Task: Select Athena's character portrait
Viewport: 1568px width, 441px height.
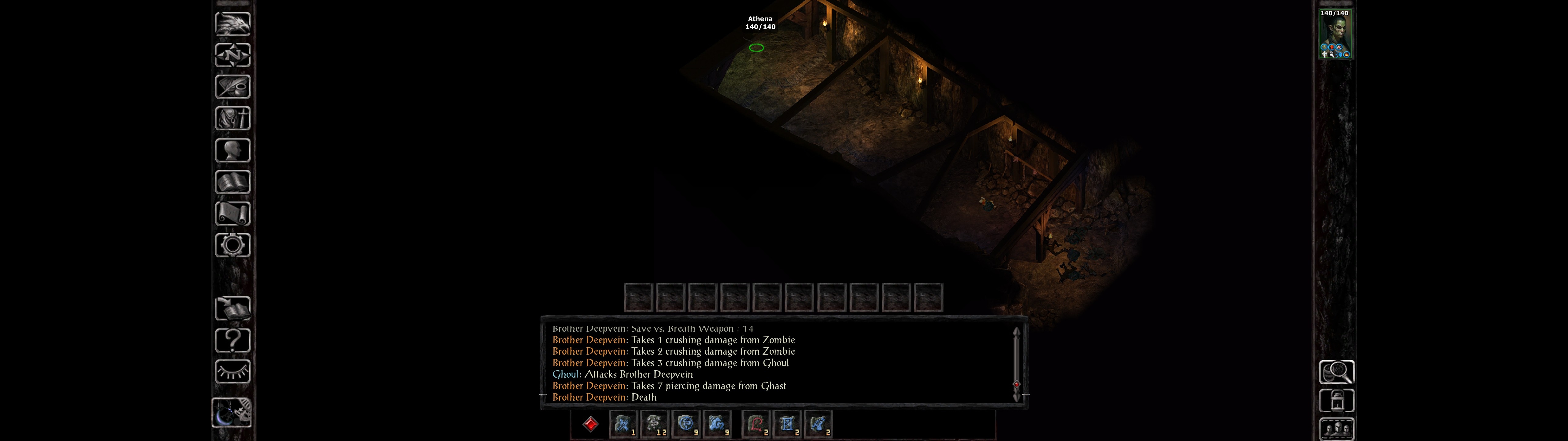Action: (x=1335, y=34)
